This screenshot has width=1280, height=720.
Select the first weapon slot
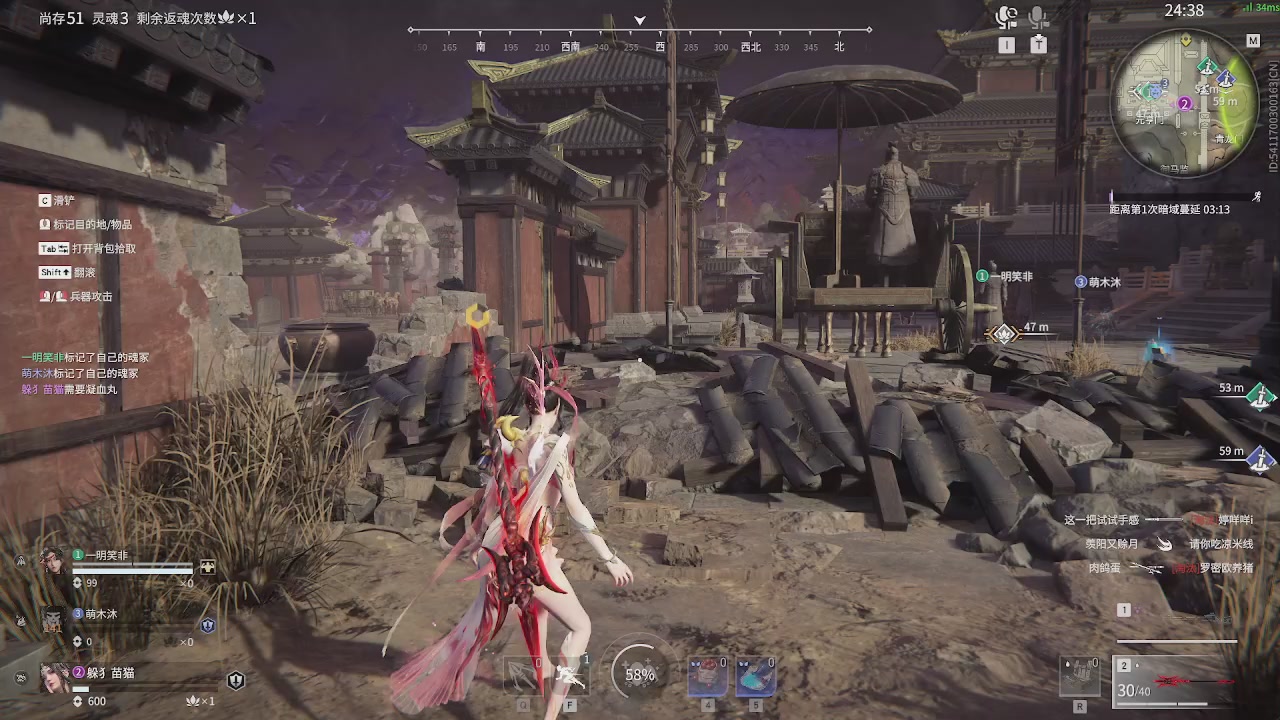(1124, 610)
